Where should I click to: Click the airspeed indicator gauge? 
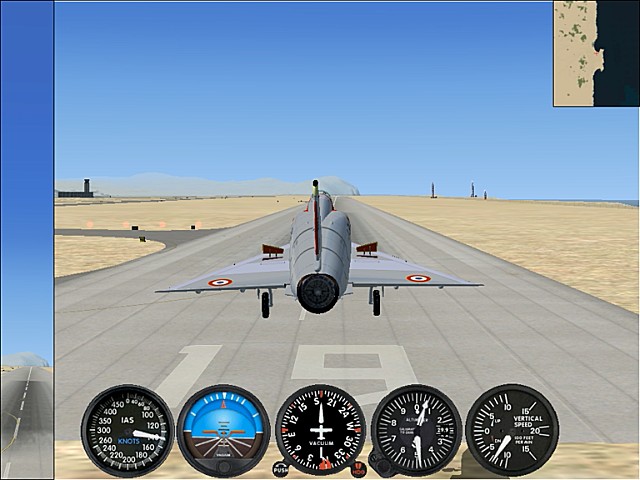coord(127,430)
